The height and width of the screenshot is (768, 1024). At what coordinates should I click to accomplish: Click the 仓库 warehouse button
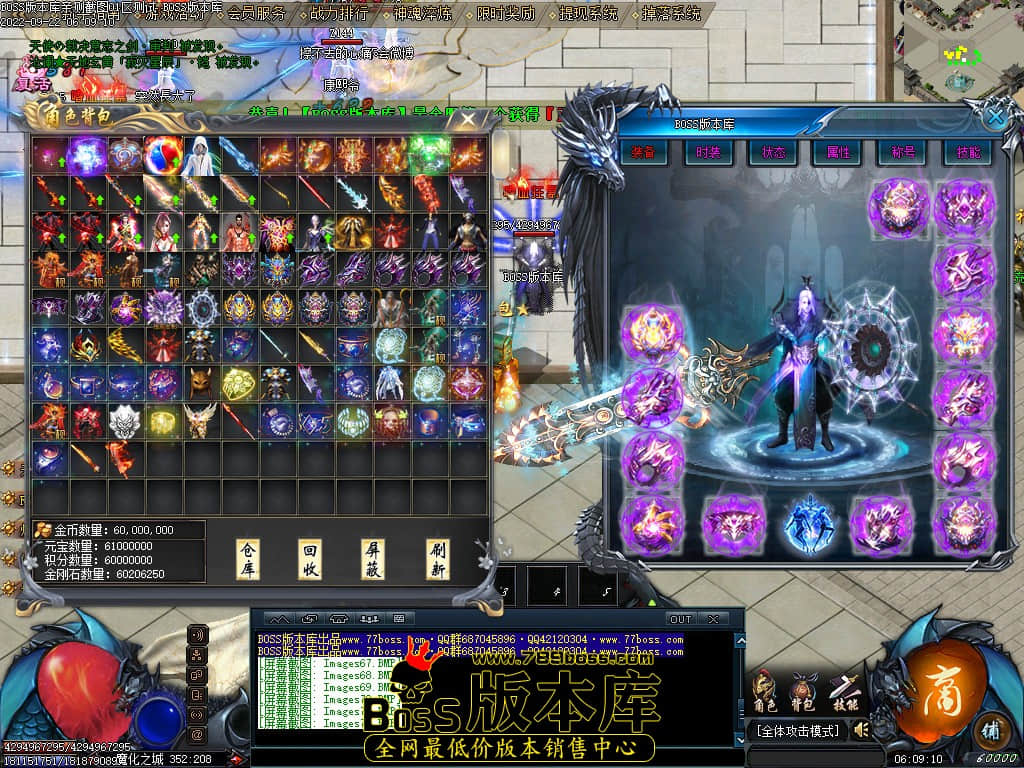click(x=246, y=558)
